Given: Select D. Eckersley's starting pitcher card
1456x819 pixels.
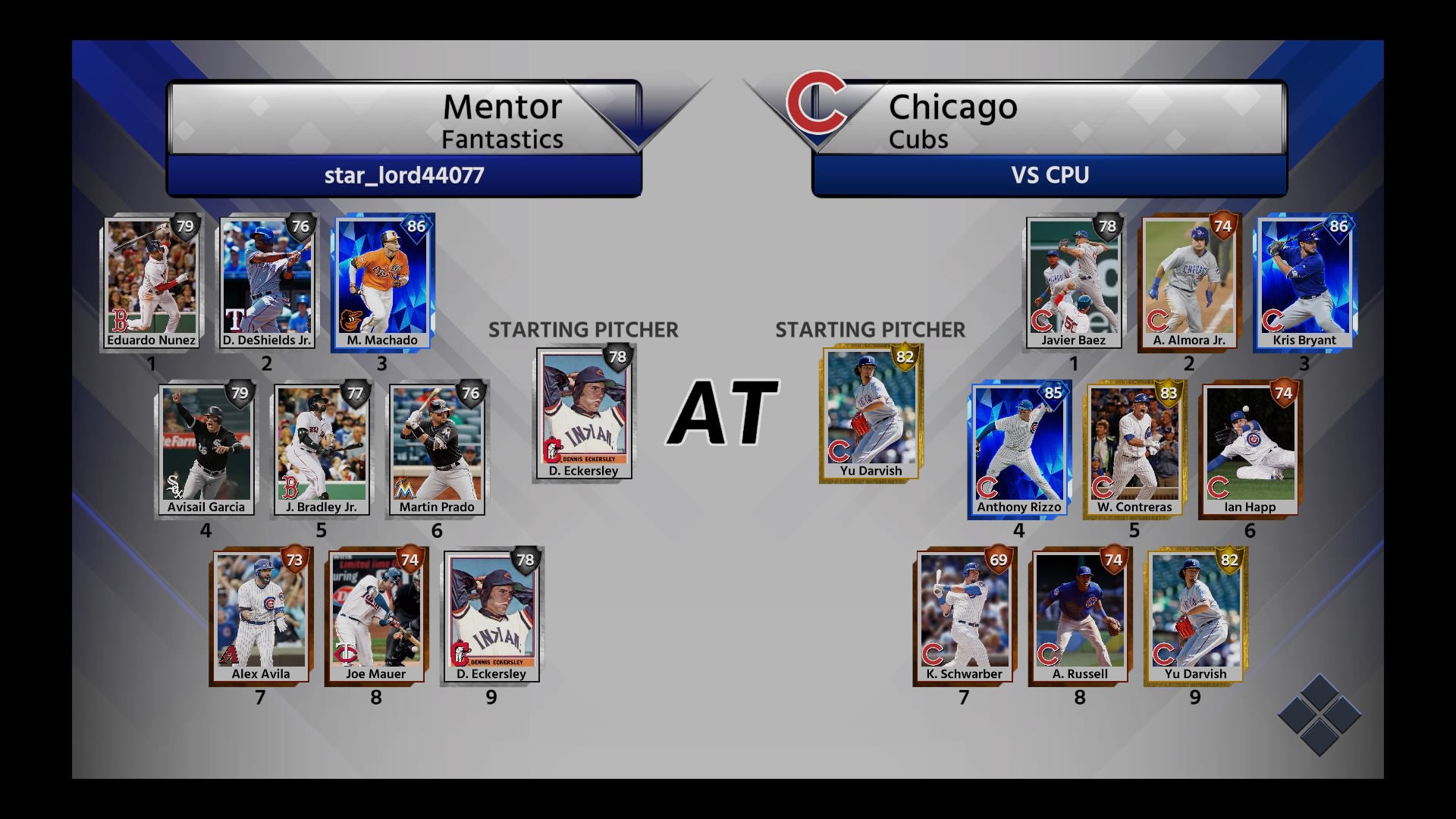Looking at the screenshot, I should tap(584, 413).
